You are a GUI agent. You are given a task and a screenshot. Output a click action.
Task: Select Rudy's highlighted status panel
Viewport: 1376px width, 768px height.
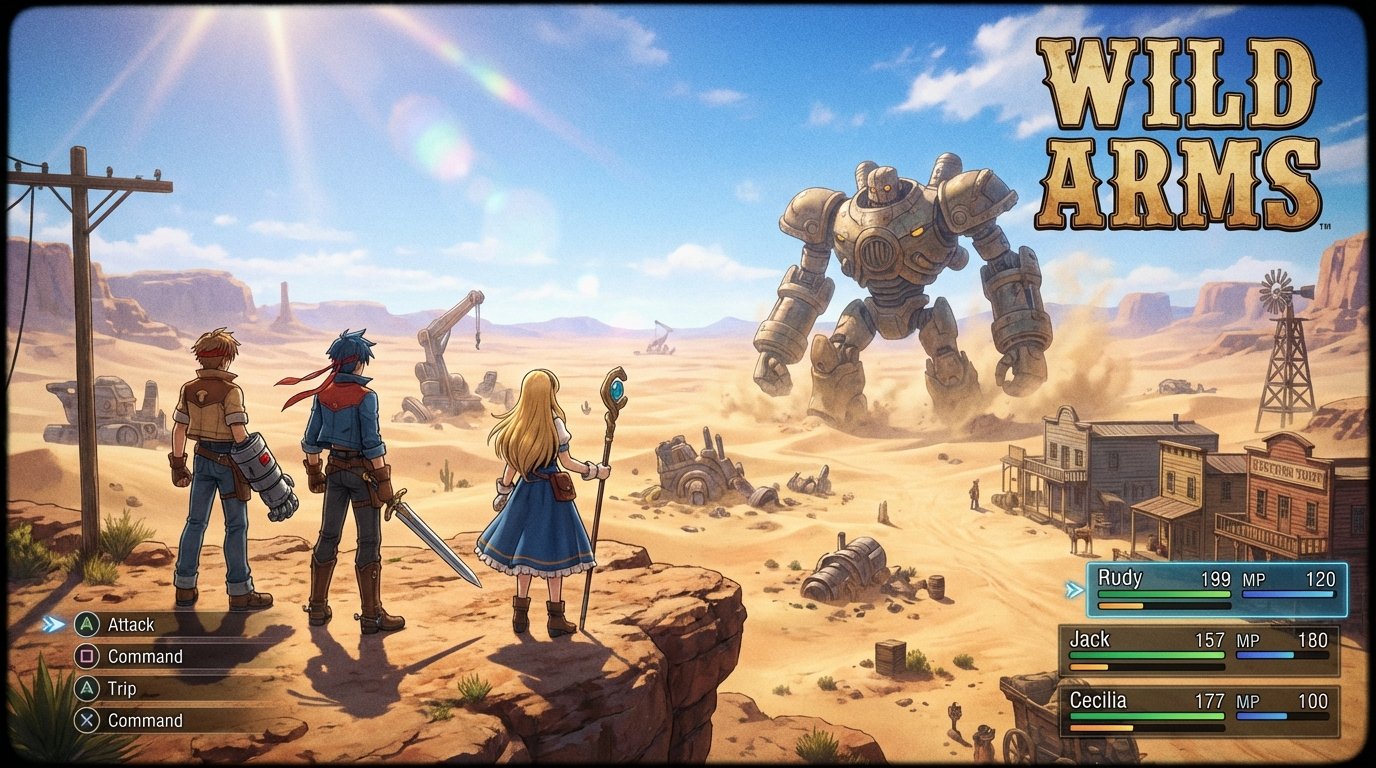click(1215, 590)
